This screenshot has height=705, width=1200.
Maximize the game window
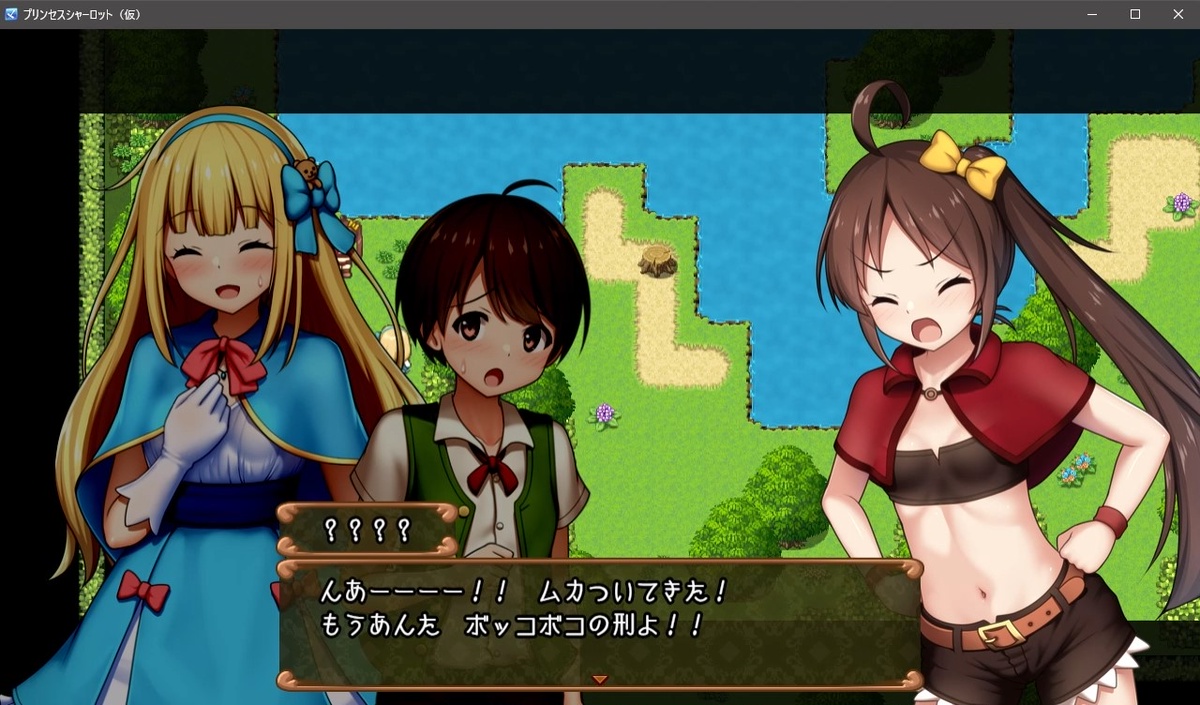tap(1135, 14)
